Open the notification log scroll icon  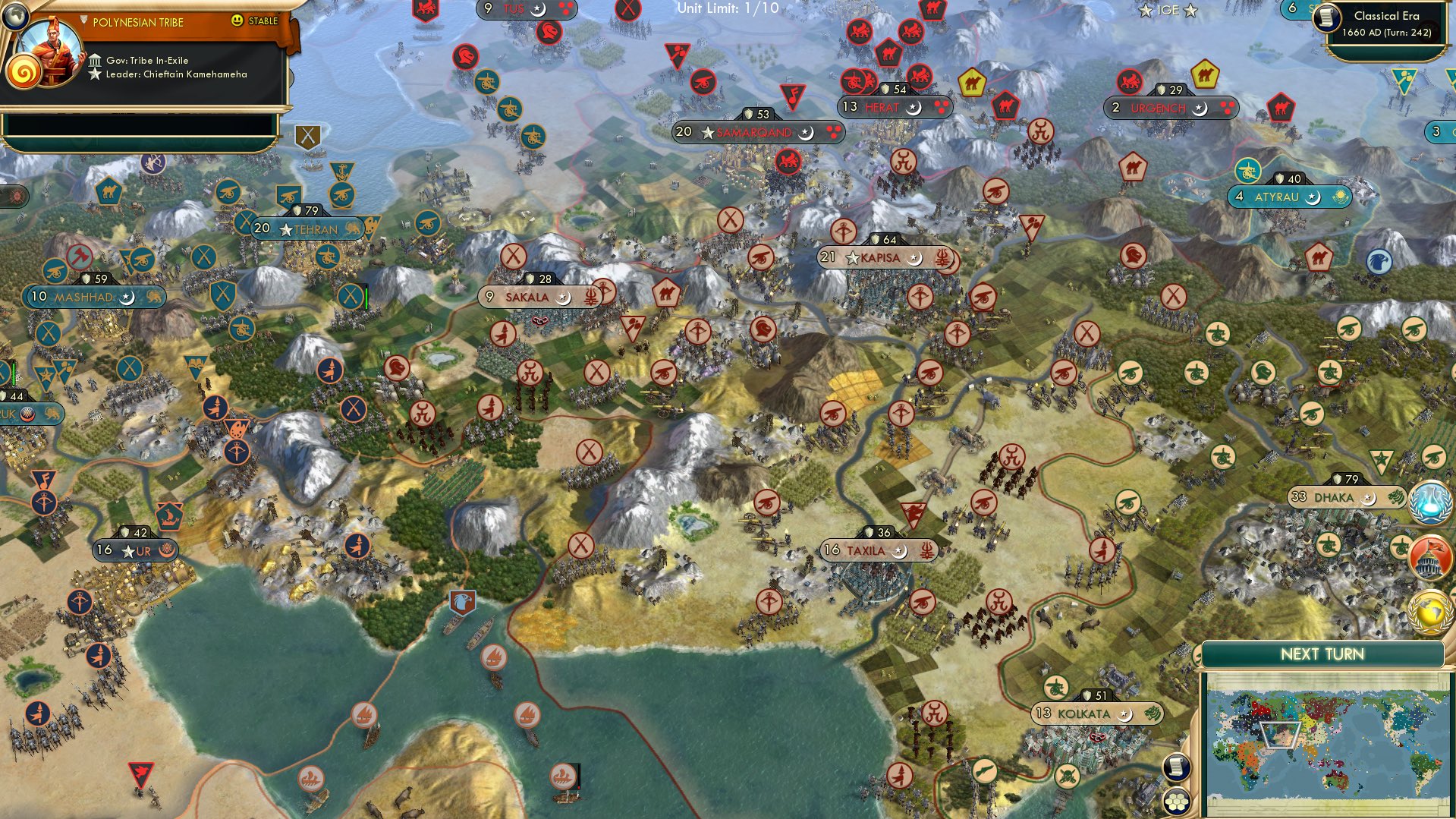click(x=1176, y=767)
